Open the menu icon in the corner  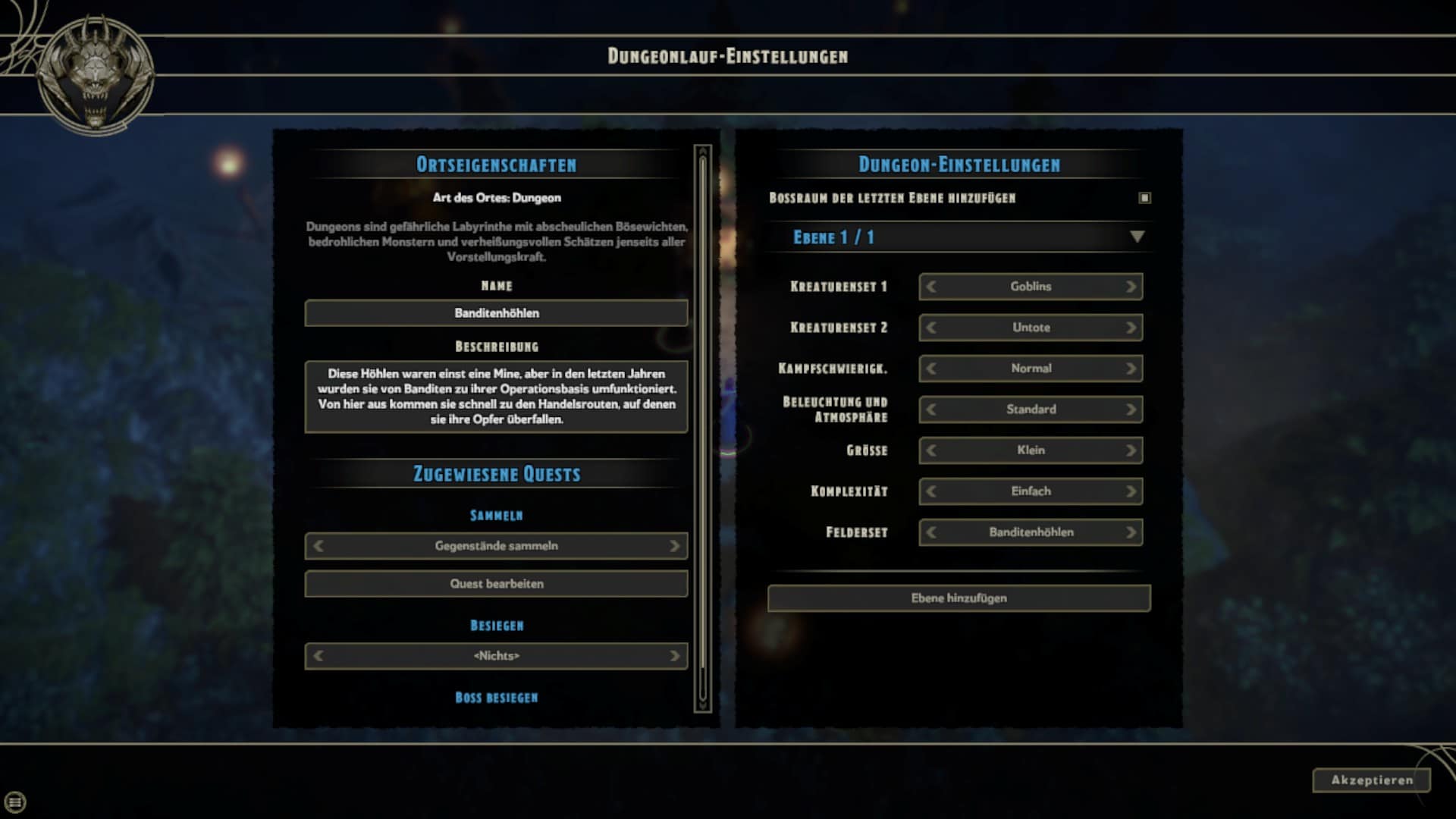coord(15,802)
